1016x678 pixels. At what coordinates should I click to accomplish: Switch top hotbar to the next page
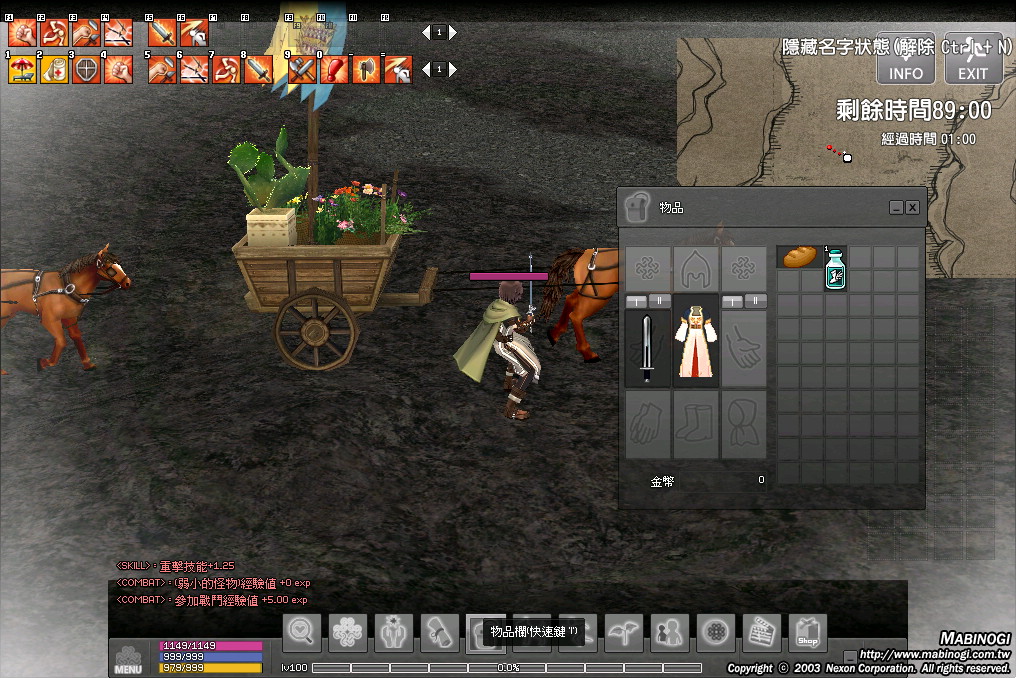coord(453,32)
